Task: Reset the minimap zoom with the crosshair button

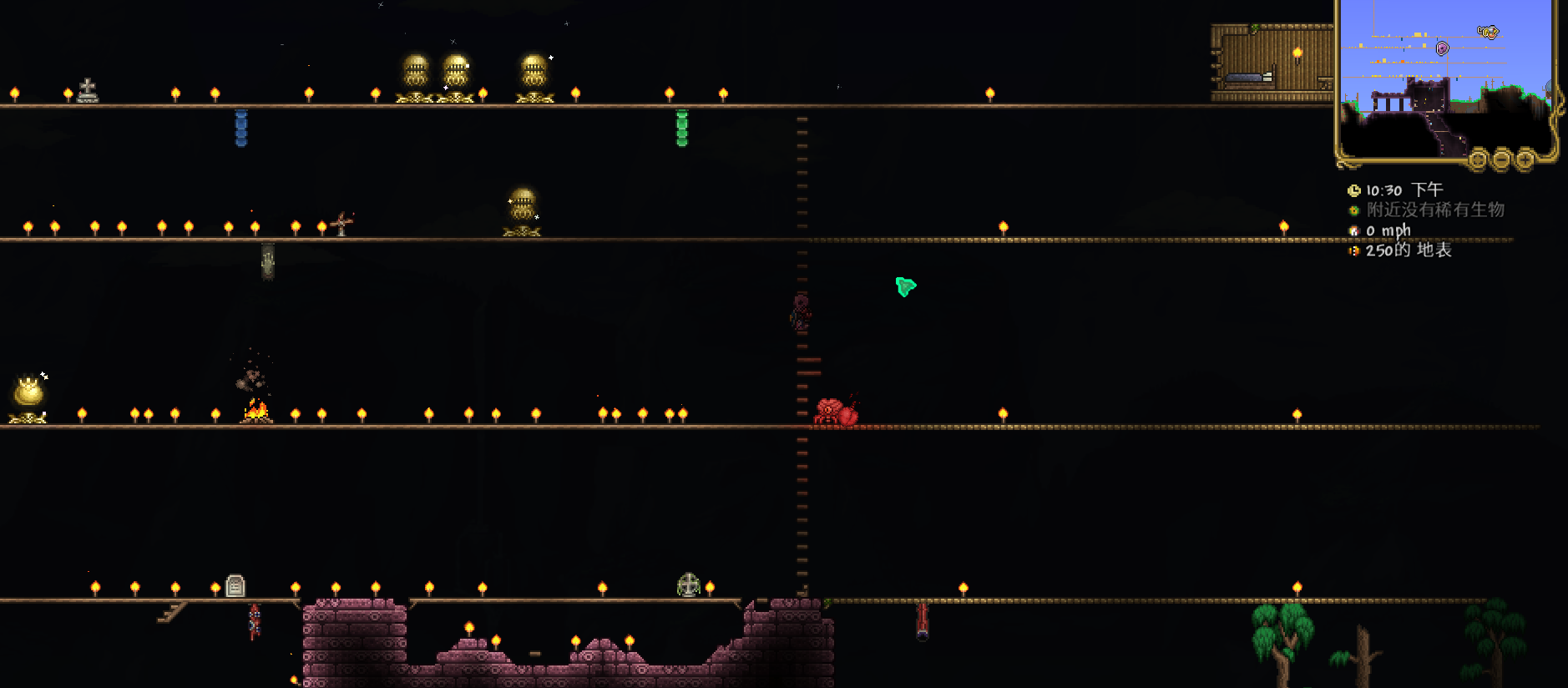Action: click(x=1479, y=159)
